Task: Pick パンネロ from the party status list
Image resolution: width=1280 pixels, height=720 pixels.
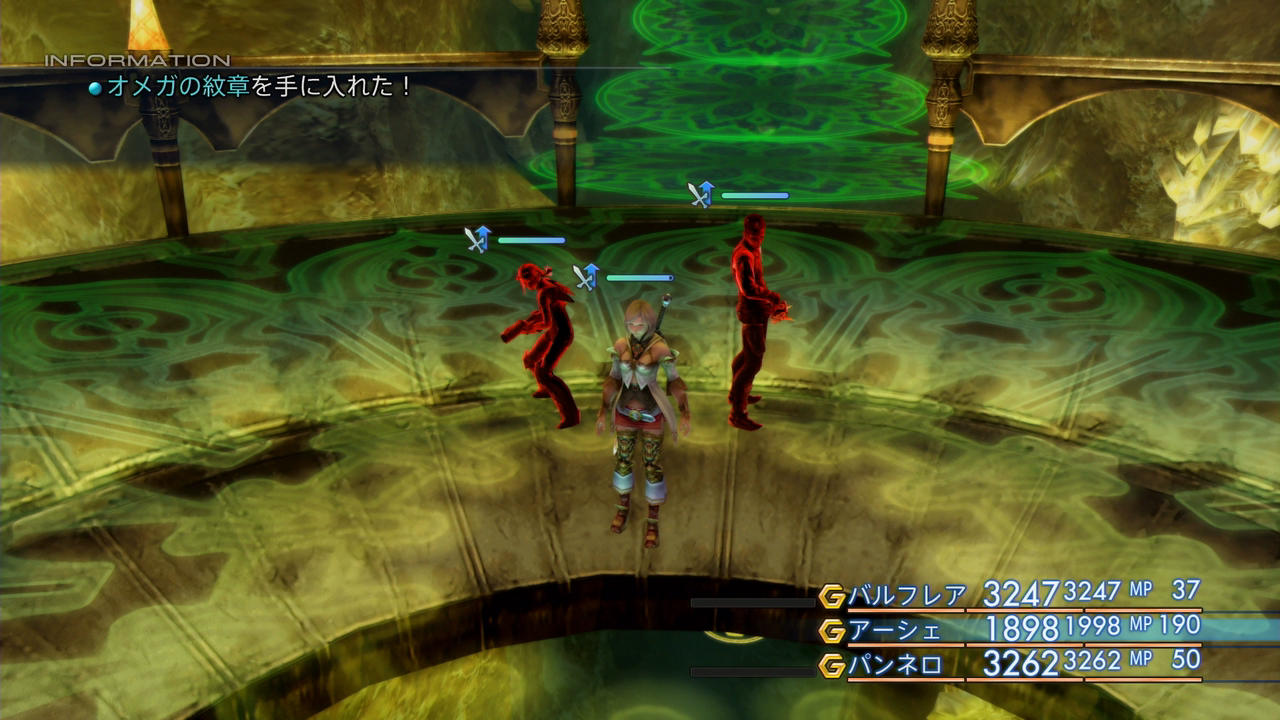Action: 894,664
